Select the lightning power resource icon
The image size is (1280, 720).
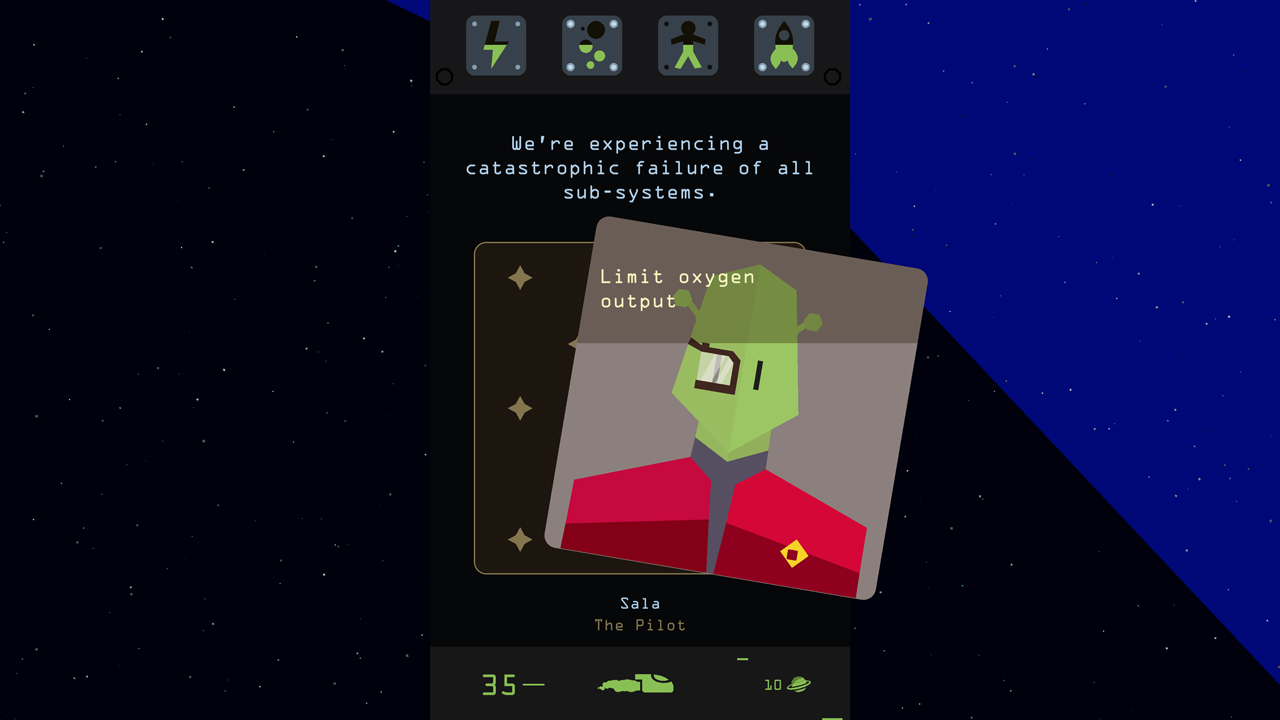(496, 44)
